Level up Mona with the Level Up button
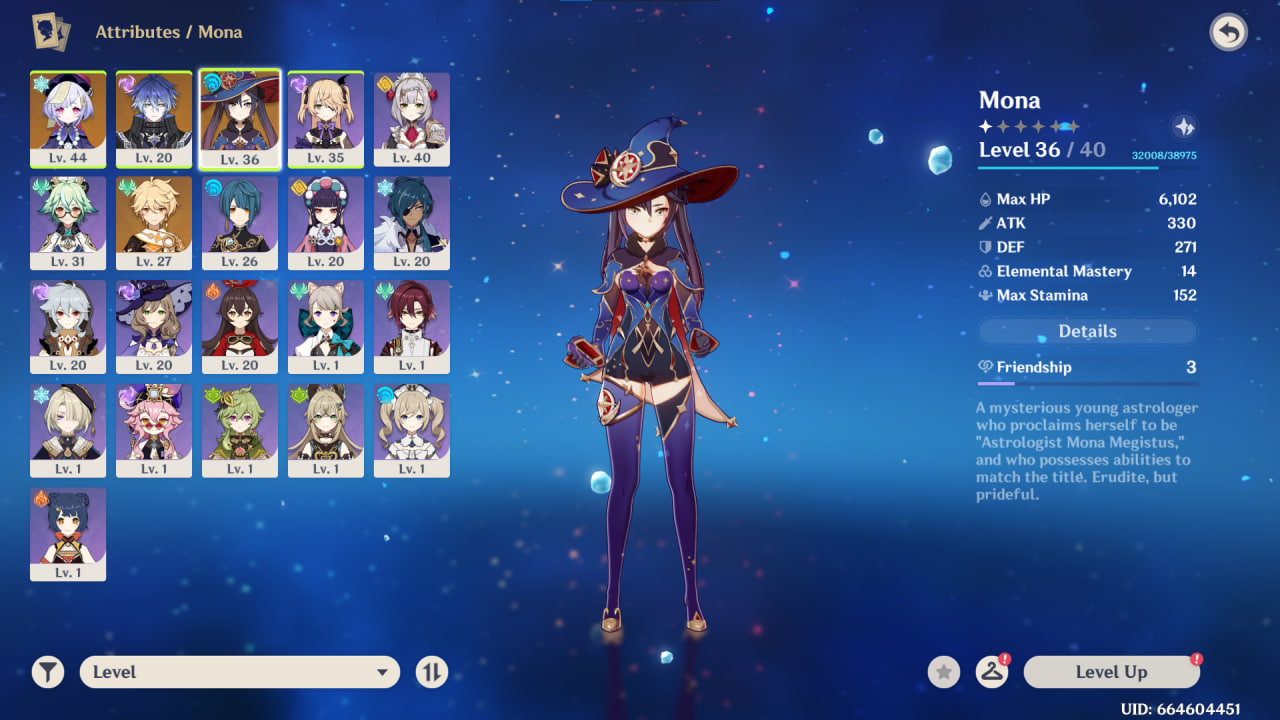 coord(1111,672)
